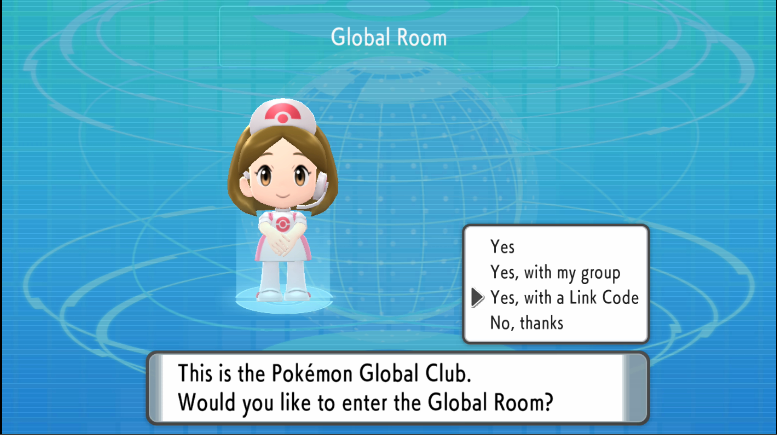Pick "Yes, with a Link Code"

pyautogui.click(x=563, y=297)
